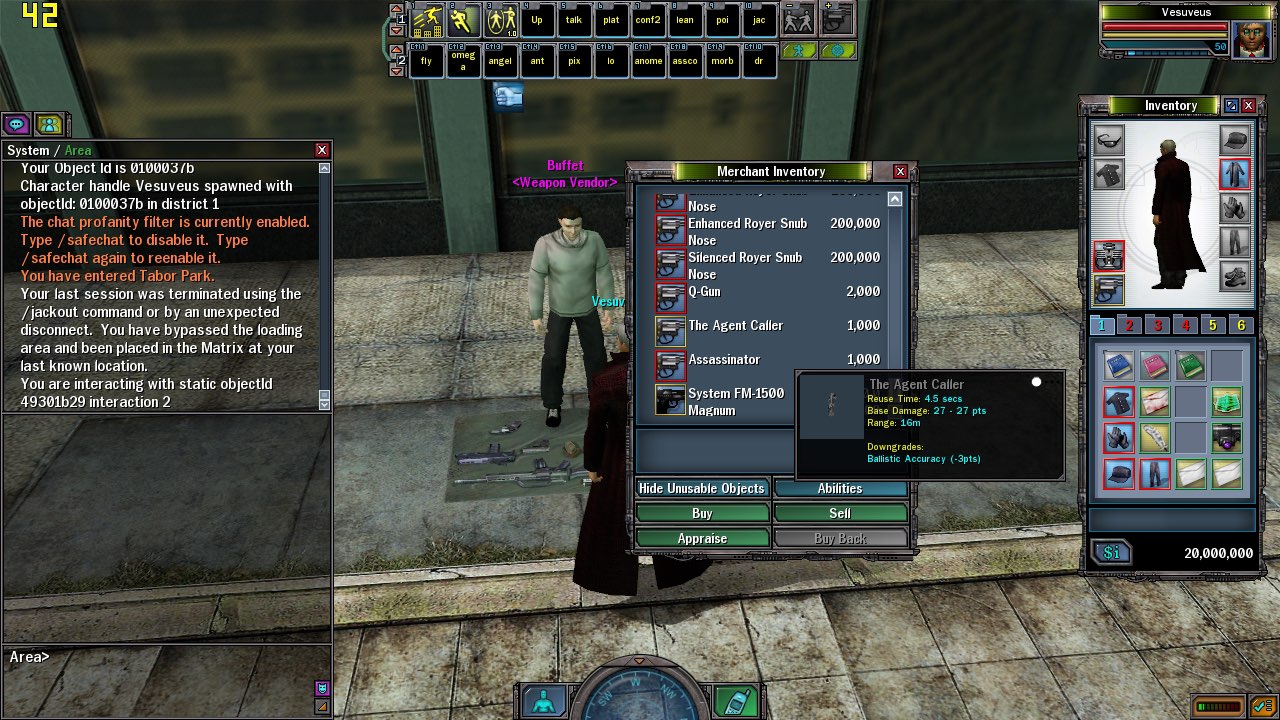The height and width of the screenshot is (720, 1280).
Task: Click the Appraise button
Action: coord(702,538)
